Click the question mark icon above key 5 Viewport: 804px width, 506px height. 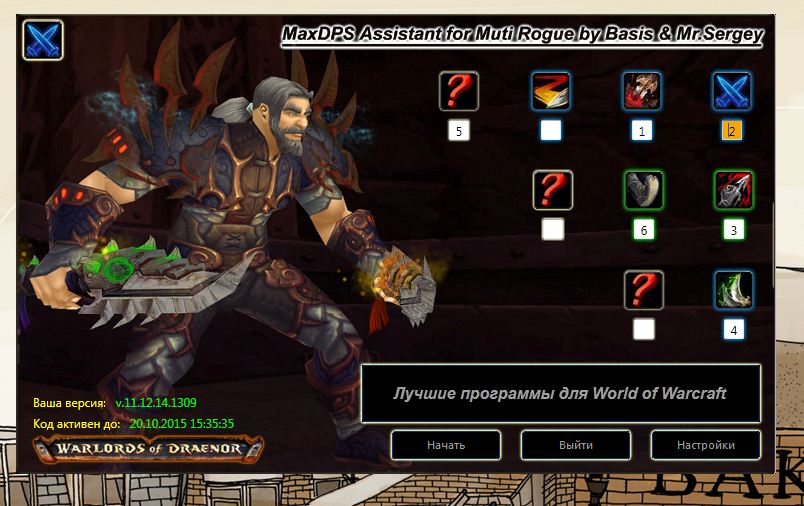(x=459, y=91)
